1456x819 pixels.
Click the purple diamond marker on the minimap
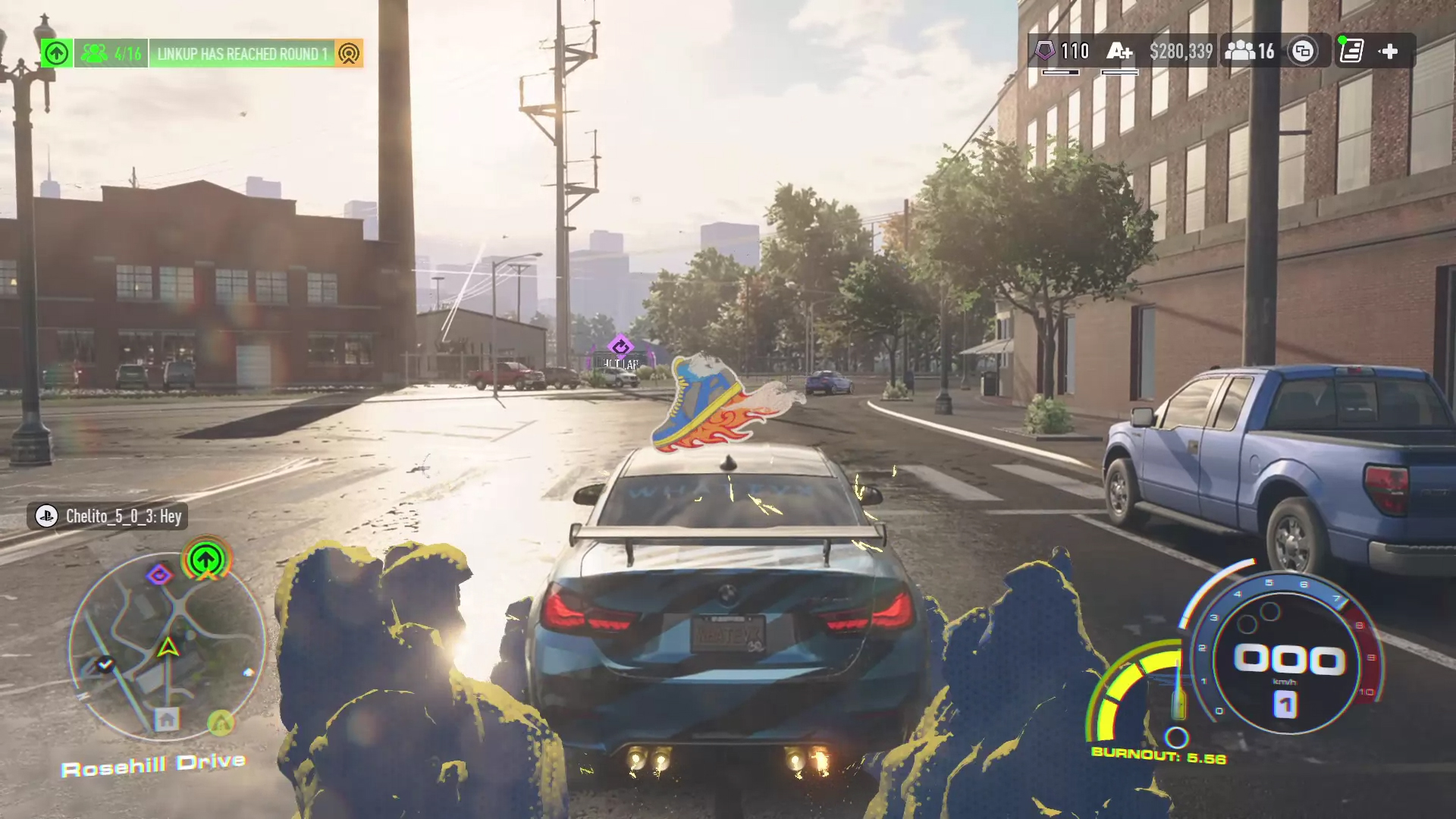pos(159,575)
